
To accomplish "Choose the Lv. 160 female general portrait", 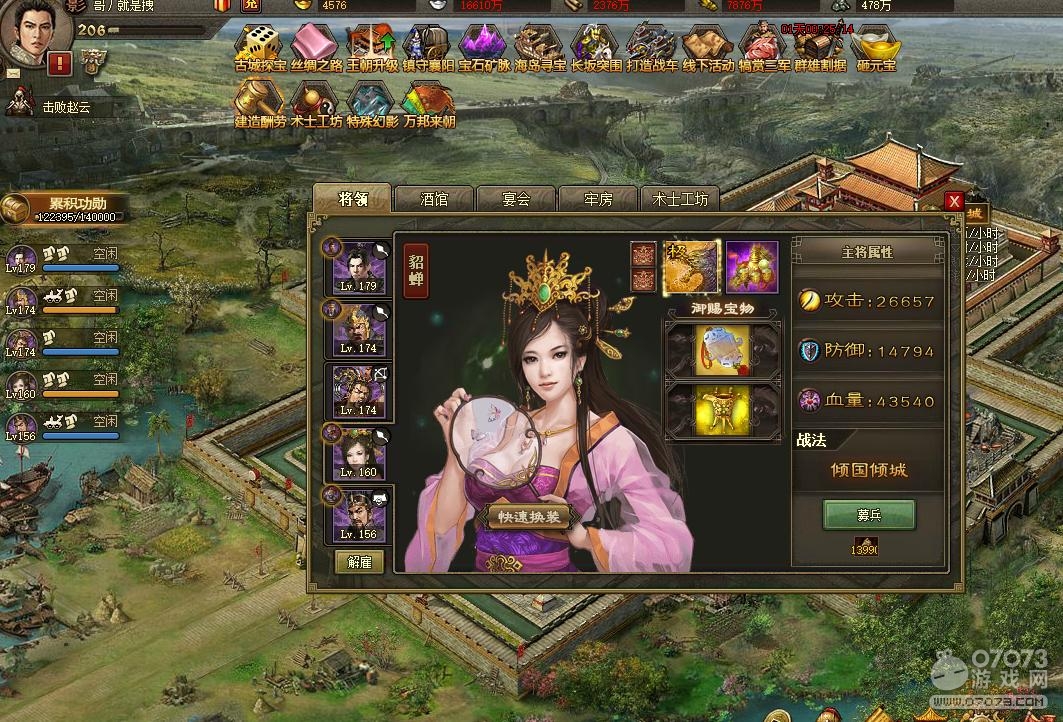I will pos(359,452).
